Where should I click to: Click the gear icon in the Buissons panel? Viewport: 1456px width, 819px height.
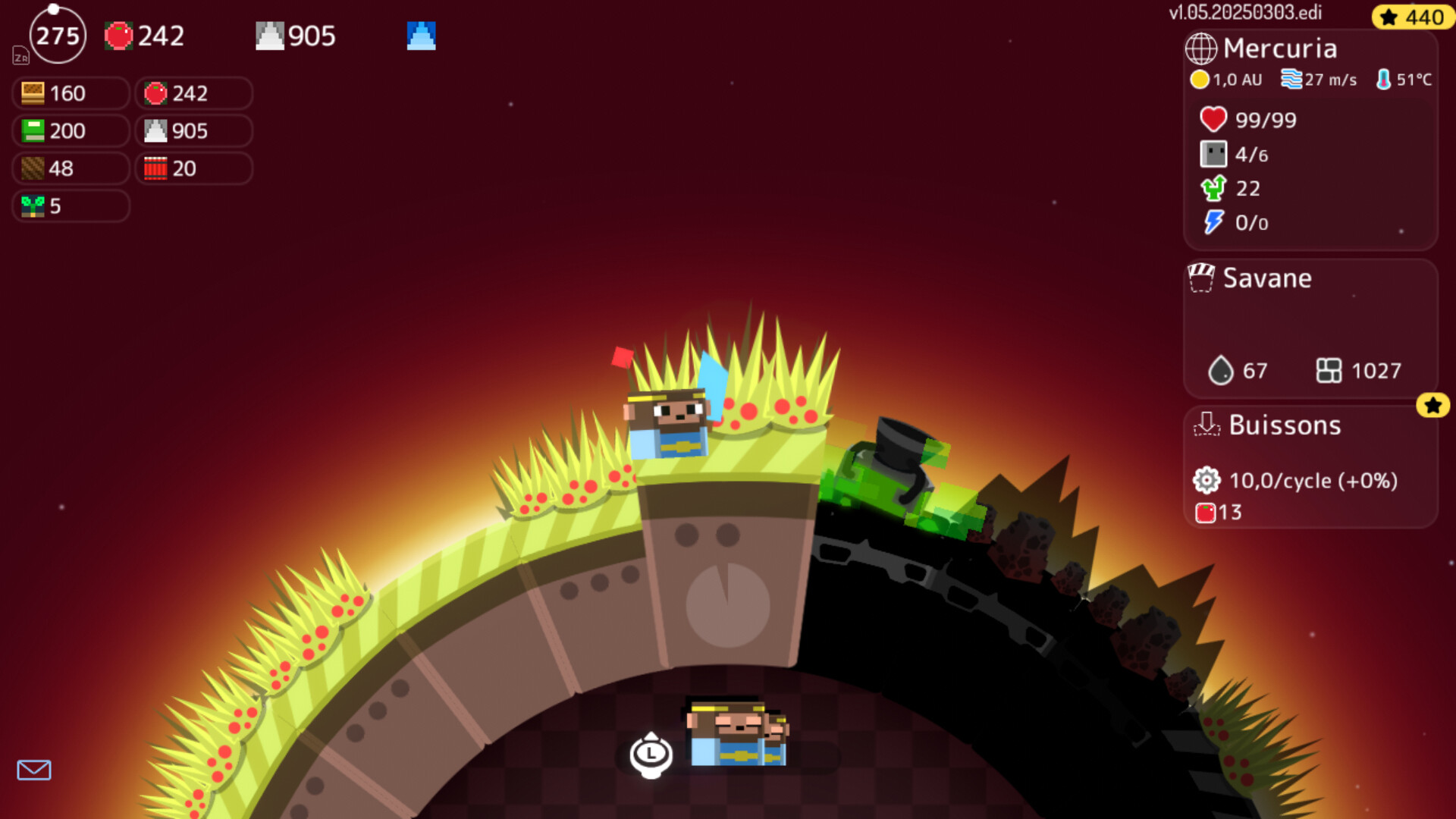click(x=1206, y=480)
